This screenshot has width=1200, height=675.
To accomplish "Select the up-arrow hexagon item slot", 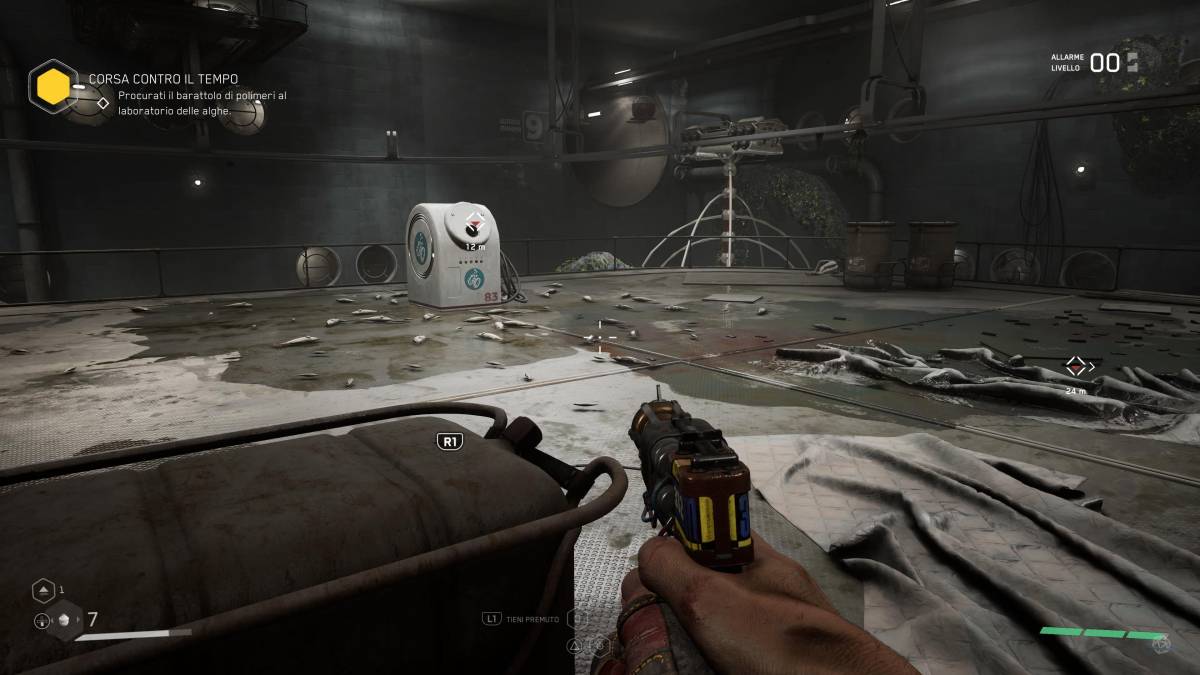I will (x=43, y=590).
